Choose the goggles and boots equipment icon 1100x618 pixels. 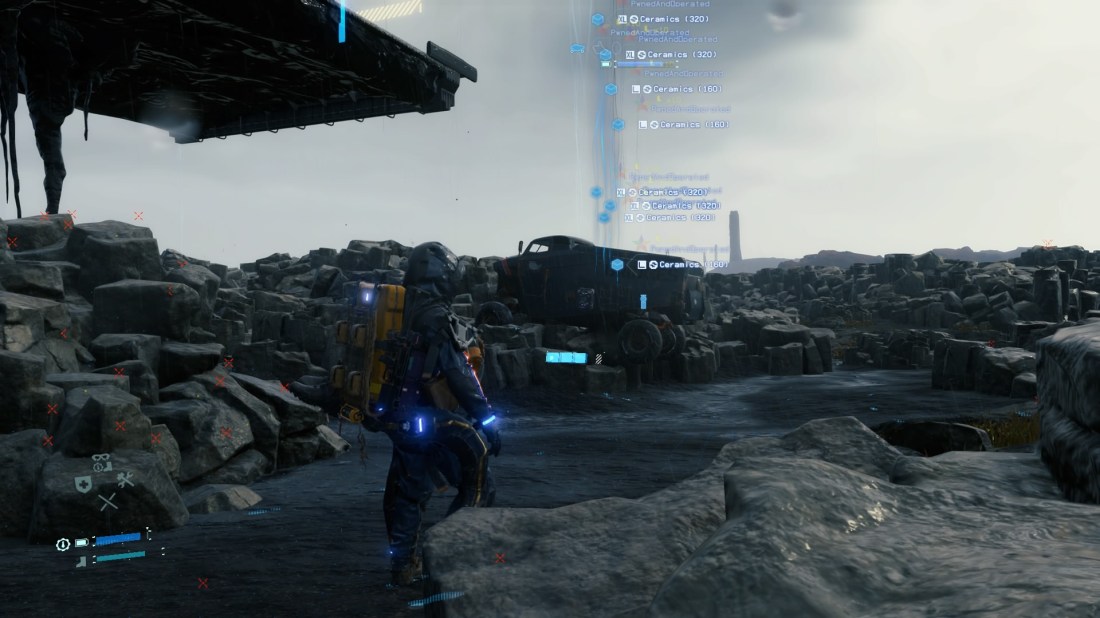click(x=102, y=461)
